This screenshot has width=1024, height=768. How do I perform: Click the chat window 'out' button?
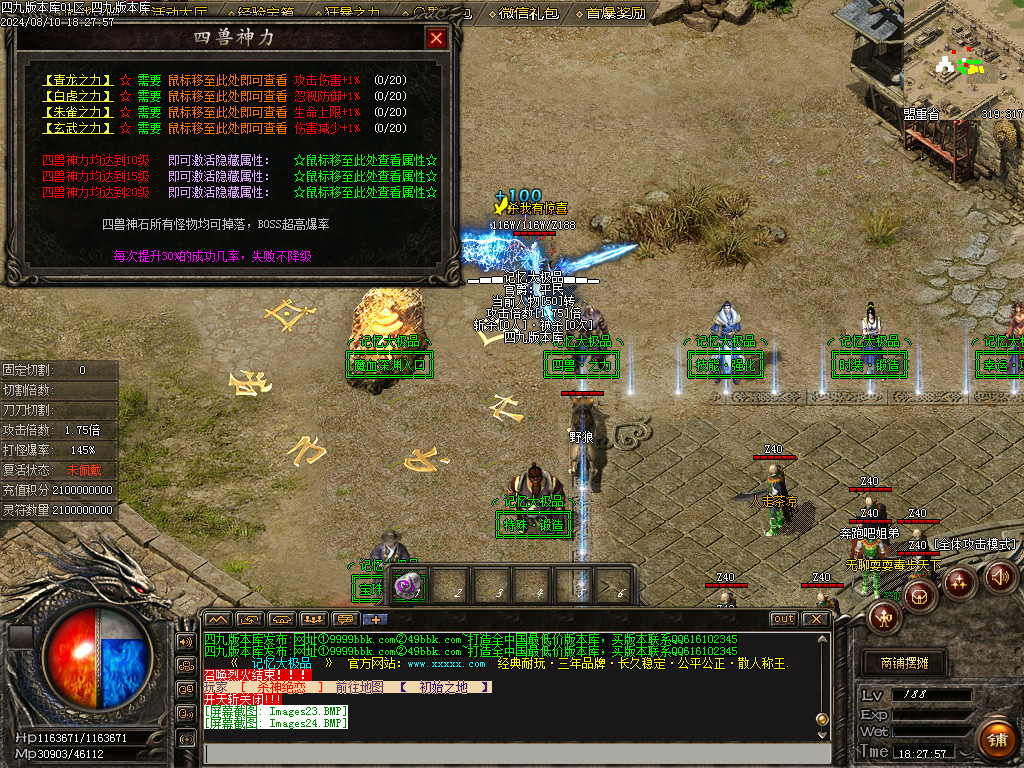click(784, 619)
